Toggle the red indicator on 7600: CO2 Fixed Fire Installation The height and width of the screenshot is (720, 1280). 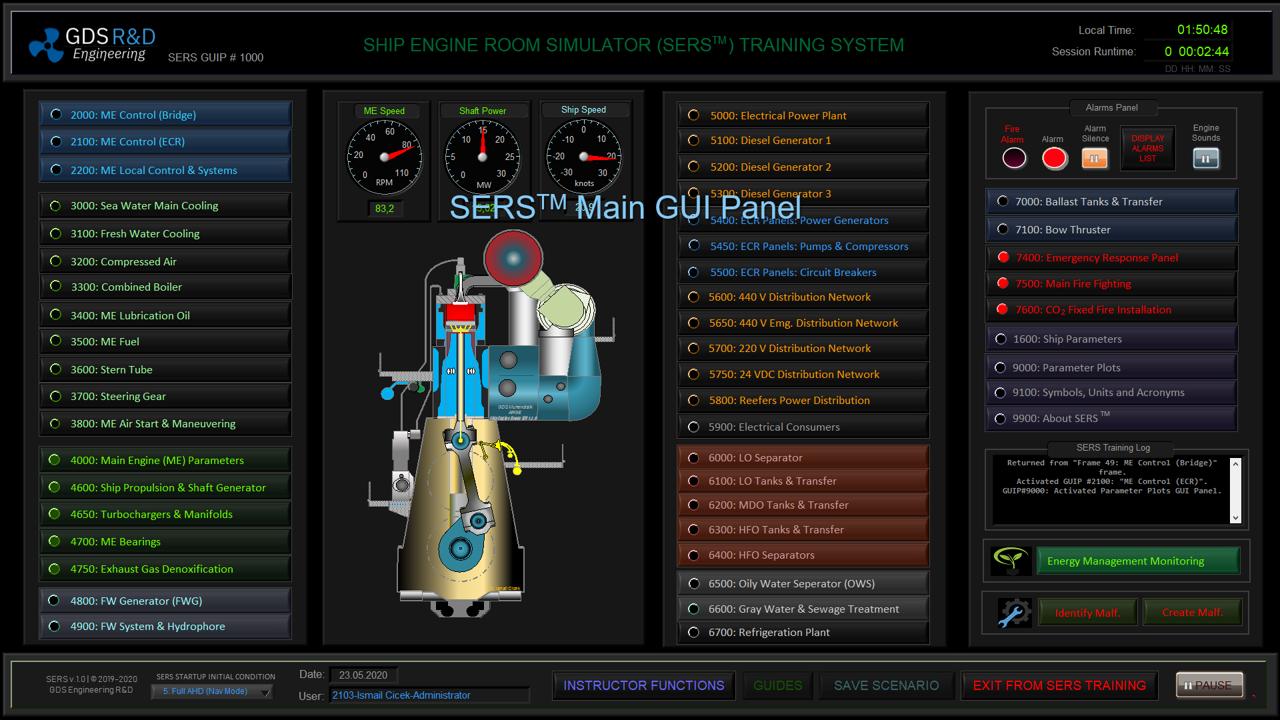(x=1002, y=310)
